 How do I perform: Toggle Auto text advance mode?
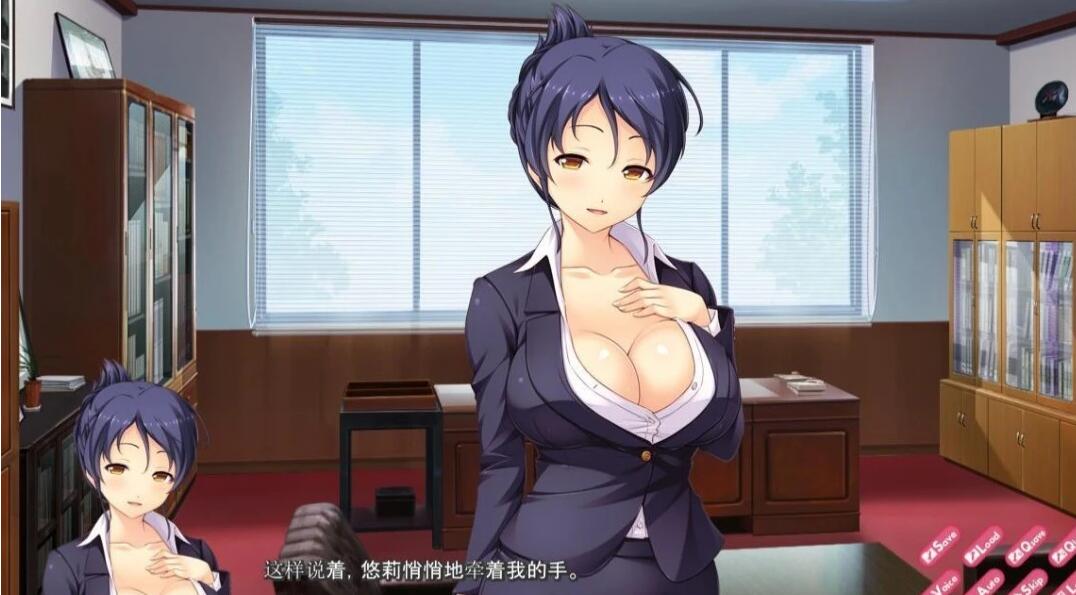click(x=988, y=582)
